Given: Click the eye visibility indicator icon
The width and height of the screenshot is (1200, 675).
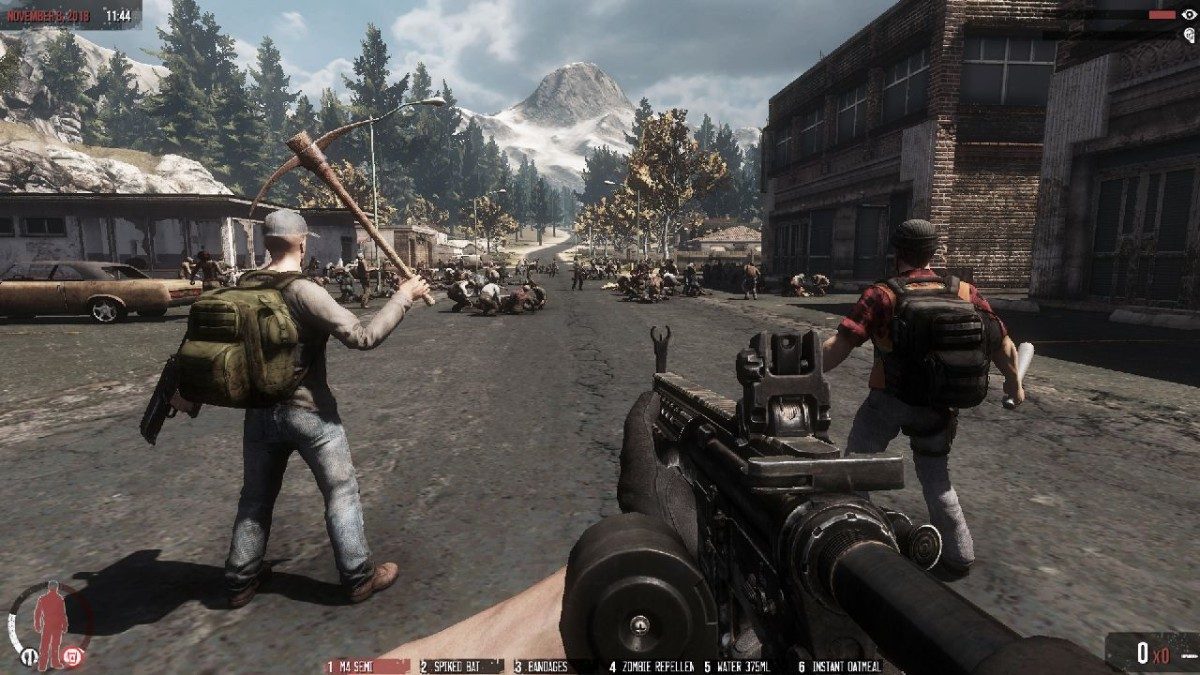Looking at the screenshot, I should tap(1189, 14).
